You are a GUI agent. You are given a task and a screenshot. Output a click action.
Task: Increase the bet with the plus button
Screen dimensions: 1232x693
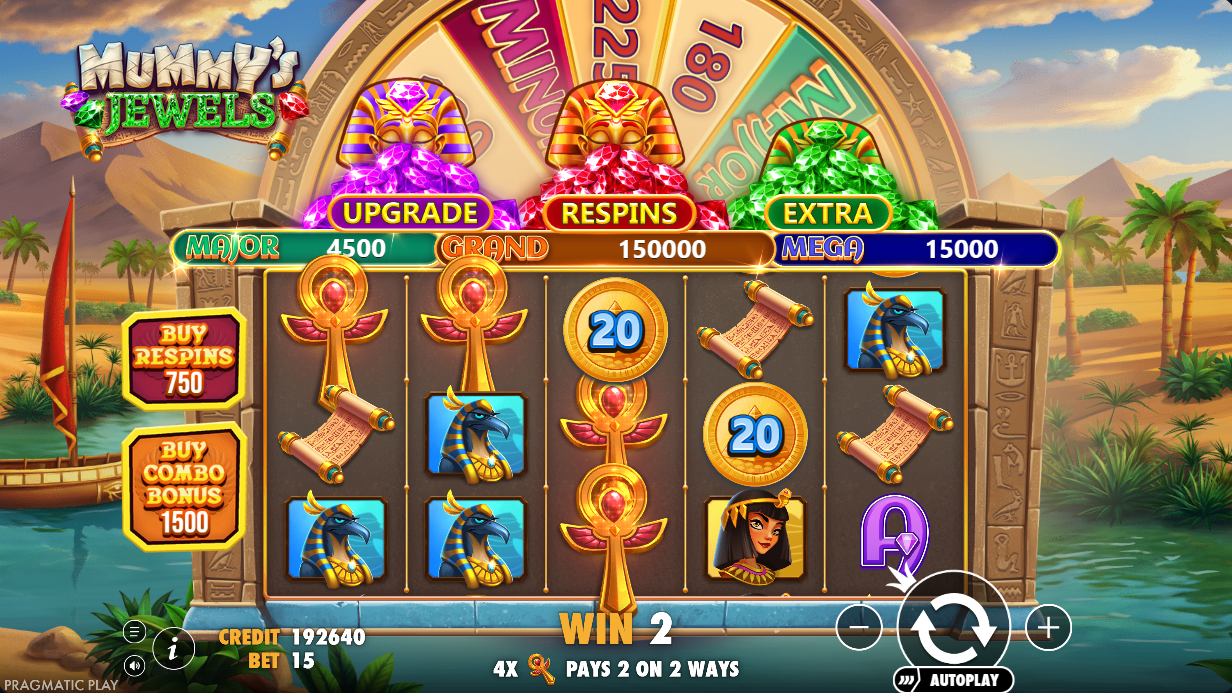[x=1047, y=628]
